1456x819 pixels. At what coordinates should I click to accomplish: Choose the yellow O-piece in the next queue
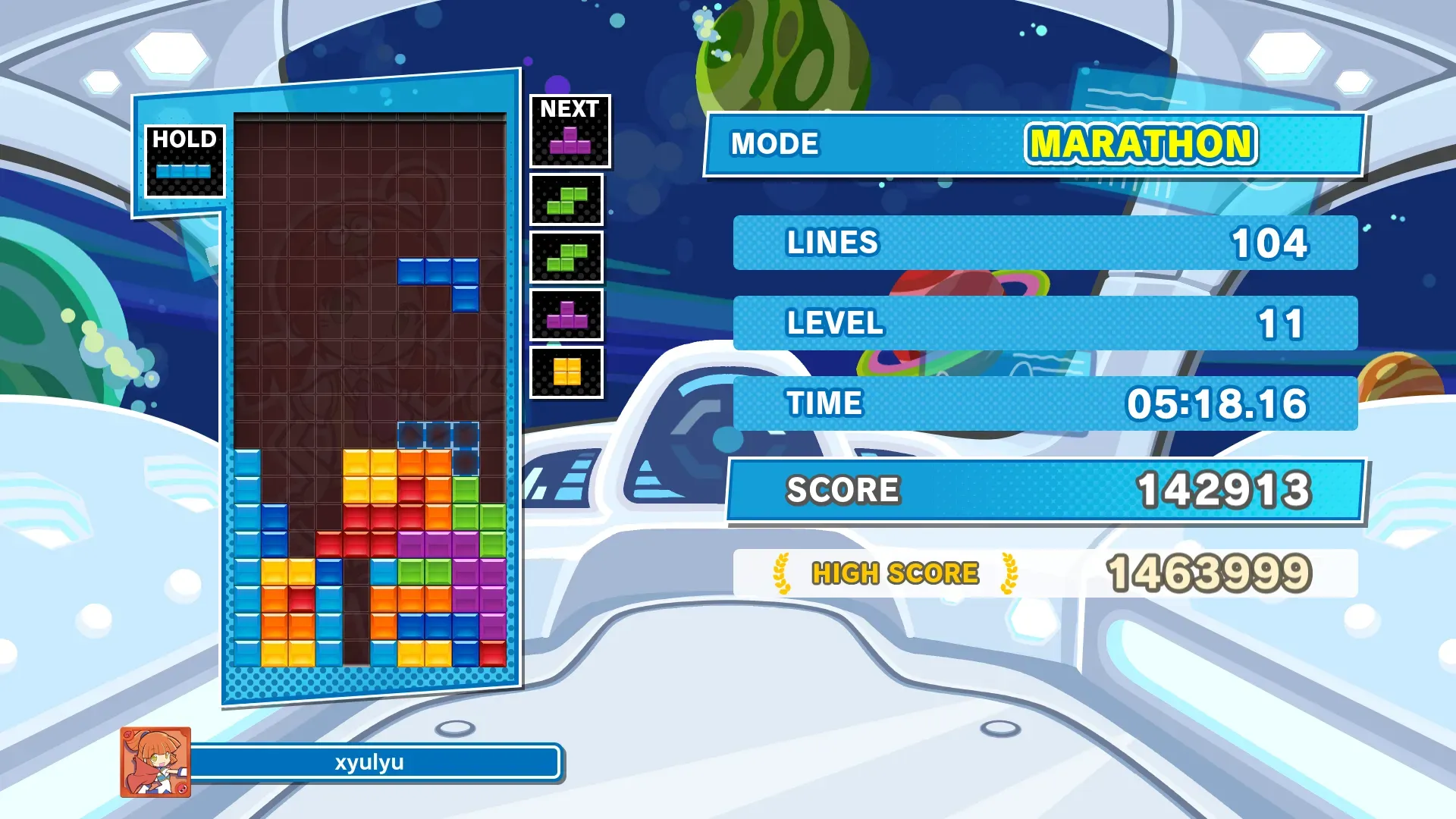pyautogui.click(x=566, y=372)
